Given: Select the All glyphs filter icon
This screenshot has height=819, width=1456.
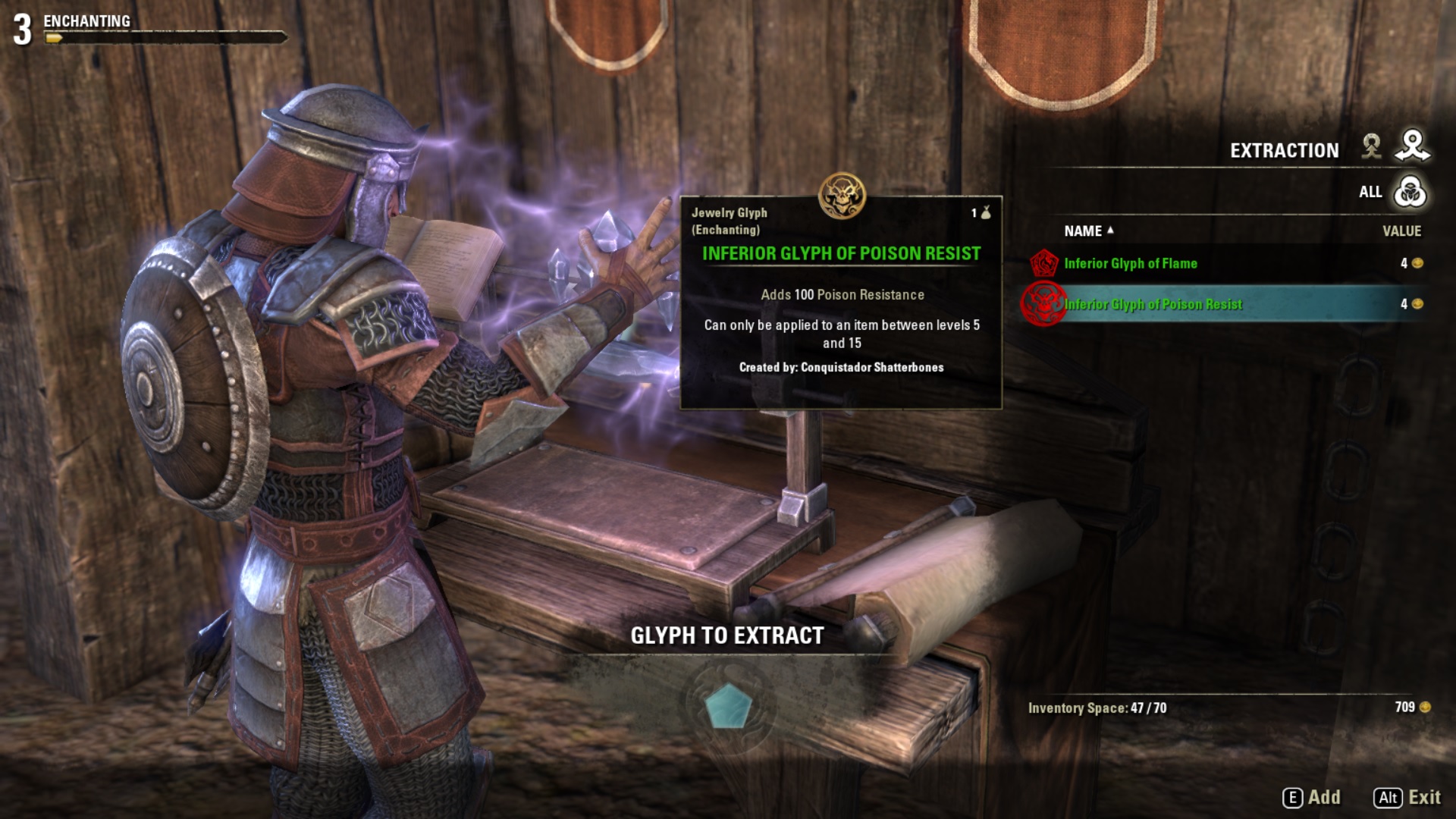Looking at the screenshot, I should 1410,192.
